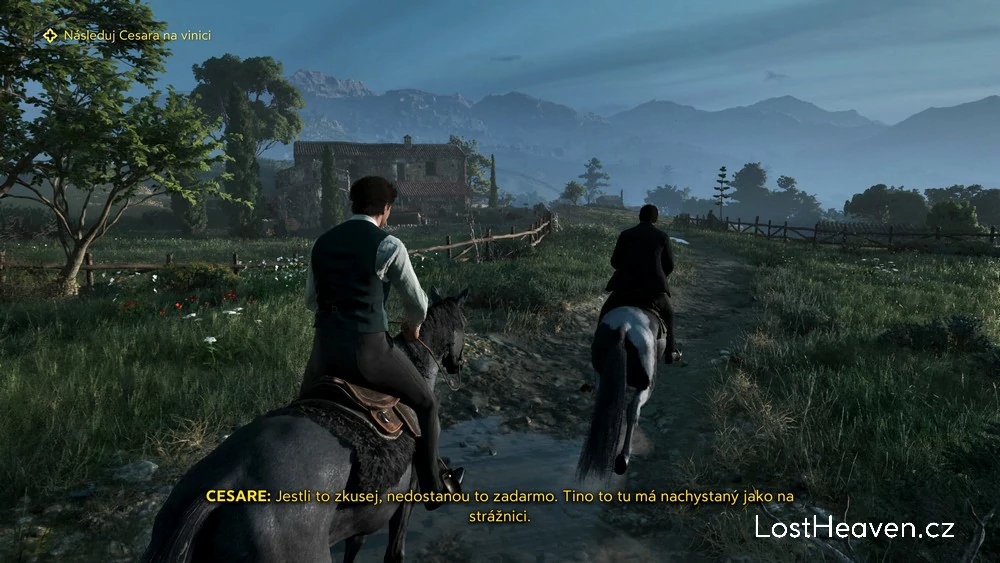This screenshot has height=563, width=1000.
Task: Open the LostHeaven.cz watermark link
Action: tap(854, 528)
